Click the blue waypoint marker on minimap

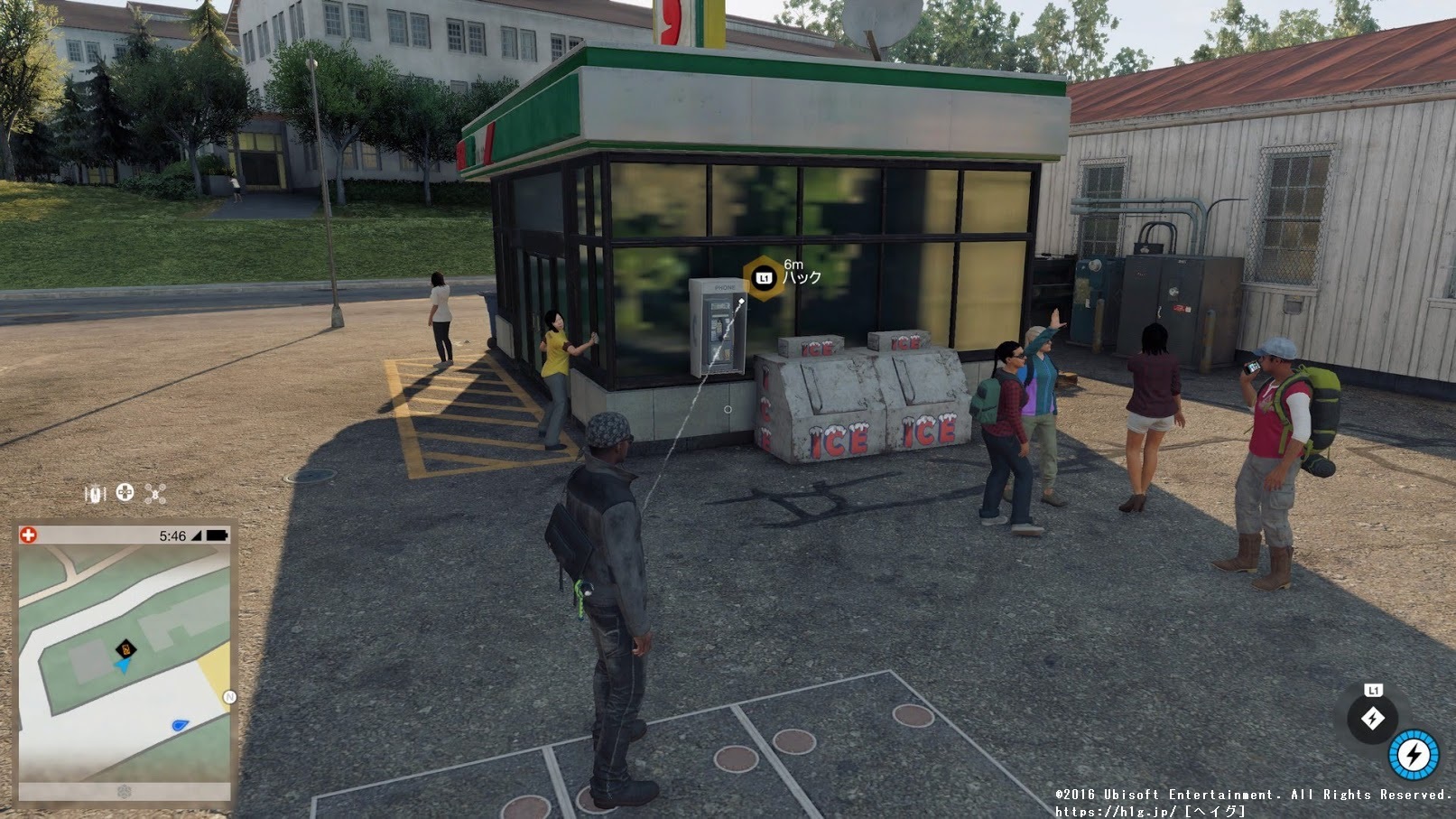(180, 724)
